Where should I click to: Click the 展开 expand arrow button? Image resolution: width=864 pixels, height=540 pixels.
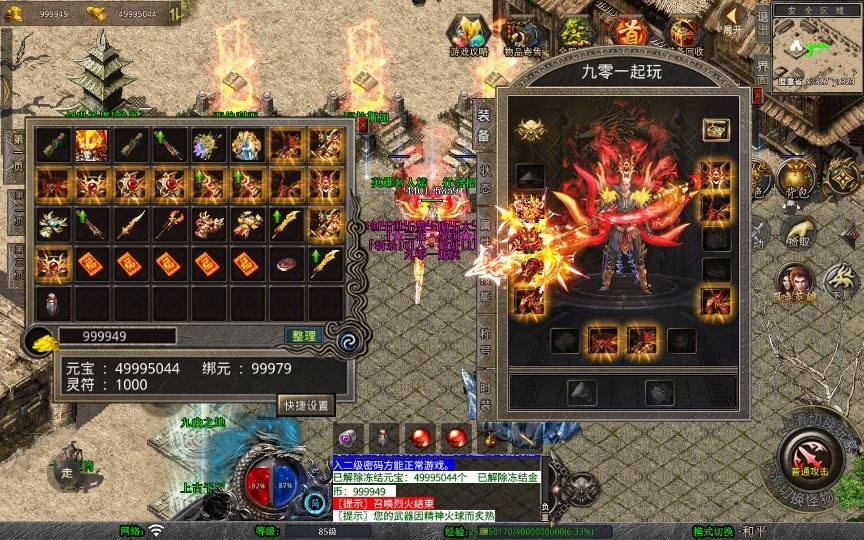click(x=734, y=20)
